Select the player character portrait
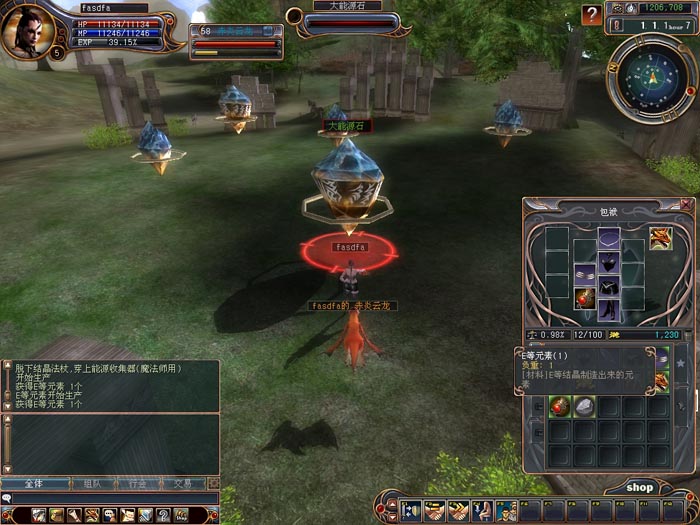This screenshot has width=700, height=525. [27, 31]
